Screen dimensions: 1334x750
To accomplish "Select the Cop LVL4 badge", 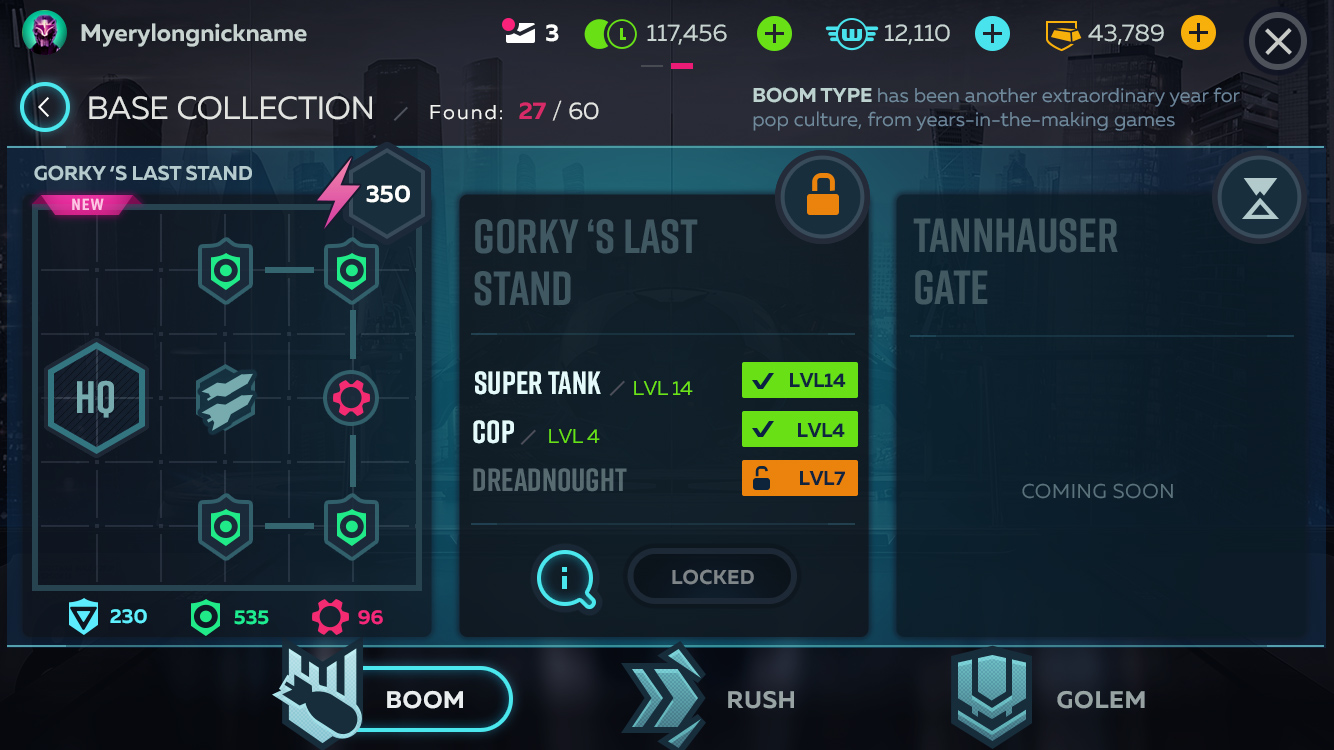I will [799, 430].
